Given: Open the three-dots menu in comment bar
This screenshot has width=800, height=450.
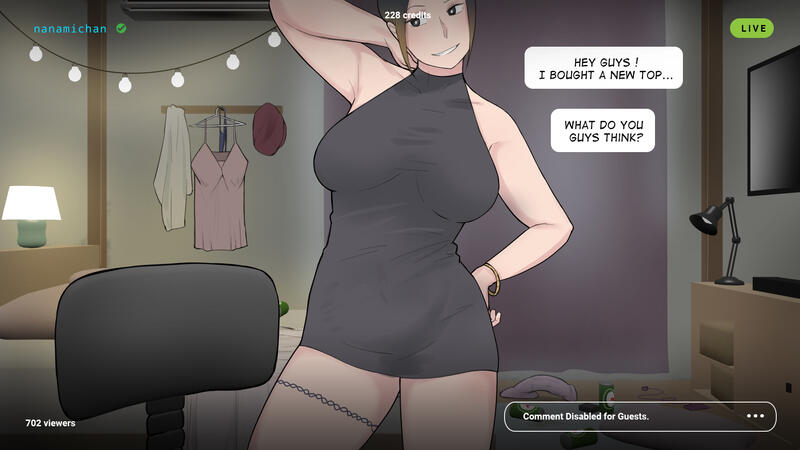Looking at the screenshot, I should point(755,416).
